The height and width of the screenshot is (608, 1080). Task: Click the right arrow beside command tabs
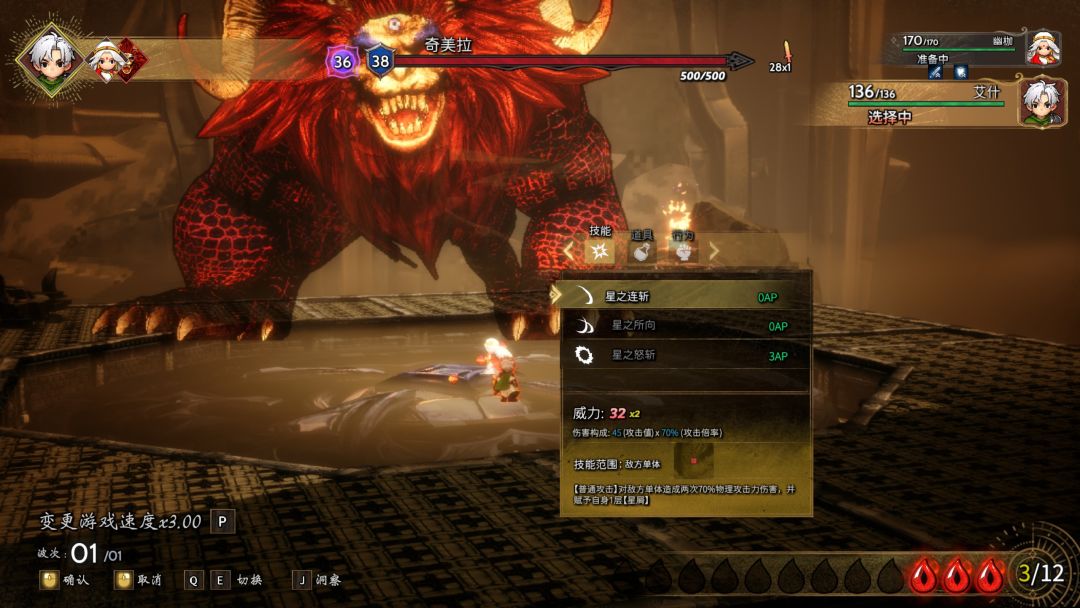(x=714, y=252)
